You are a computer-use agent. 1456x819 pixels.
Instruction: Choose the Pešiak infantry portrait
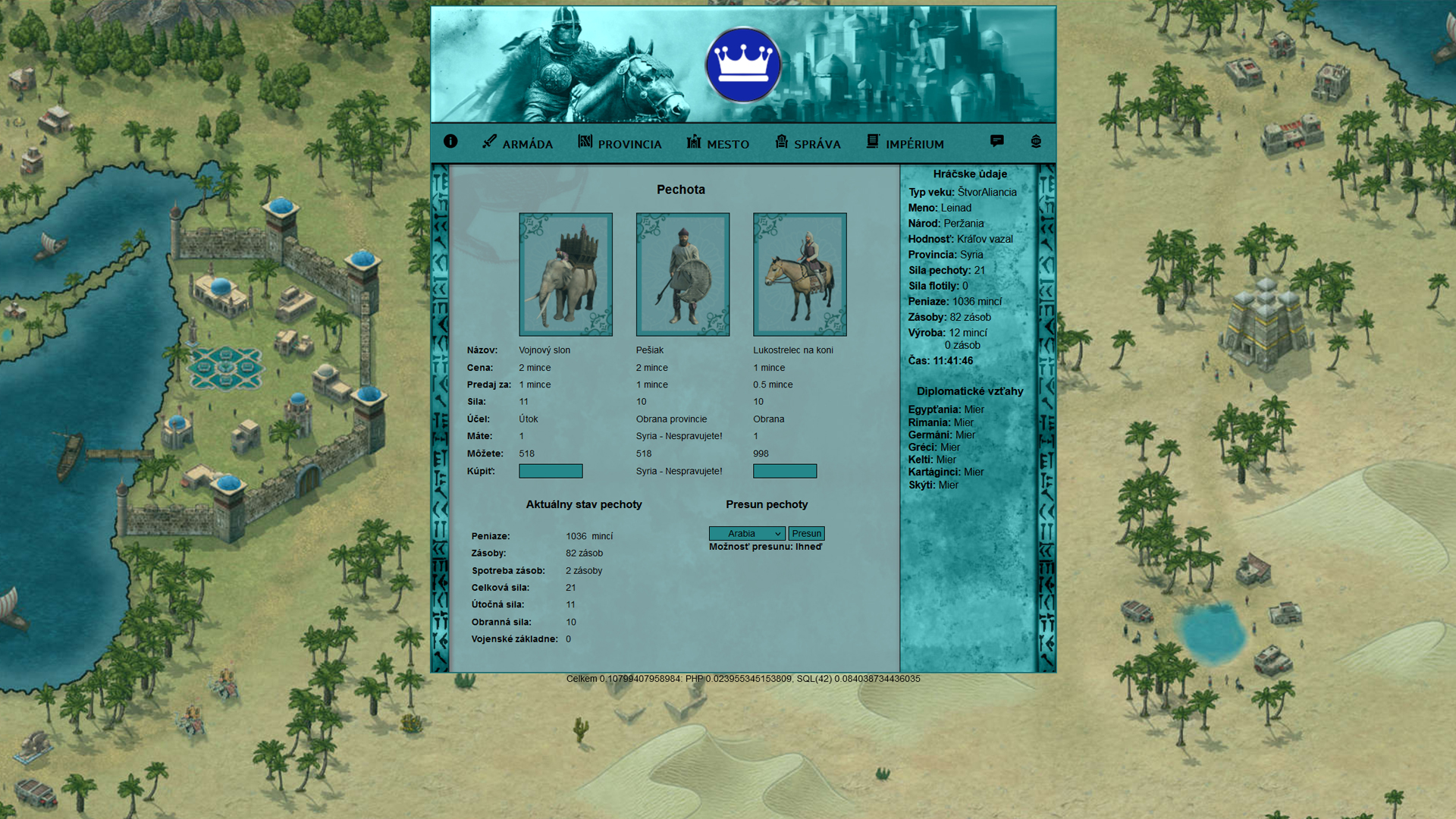click(x=682, y=275)
